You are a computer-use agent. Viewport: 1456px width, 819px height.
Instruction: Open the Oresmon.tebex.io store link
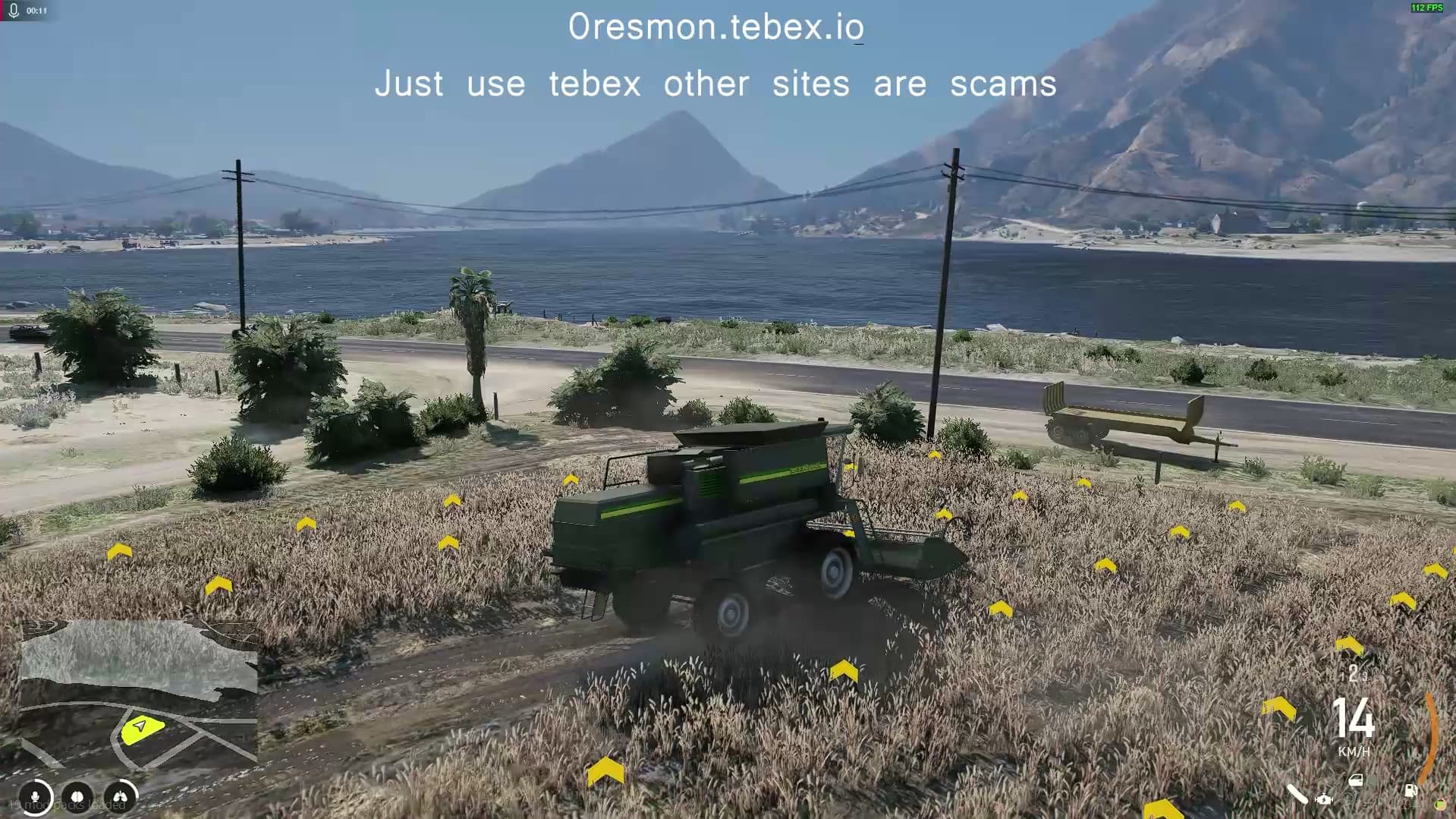point(716,28)
